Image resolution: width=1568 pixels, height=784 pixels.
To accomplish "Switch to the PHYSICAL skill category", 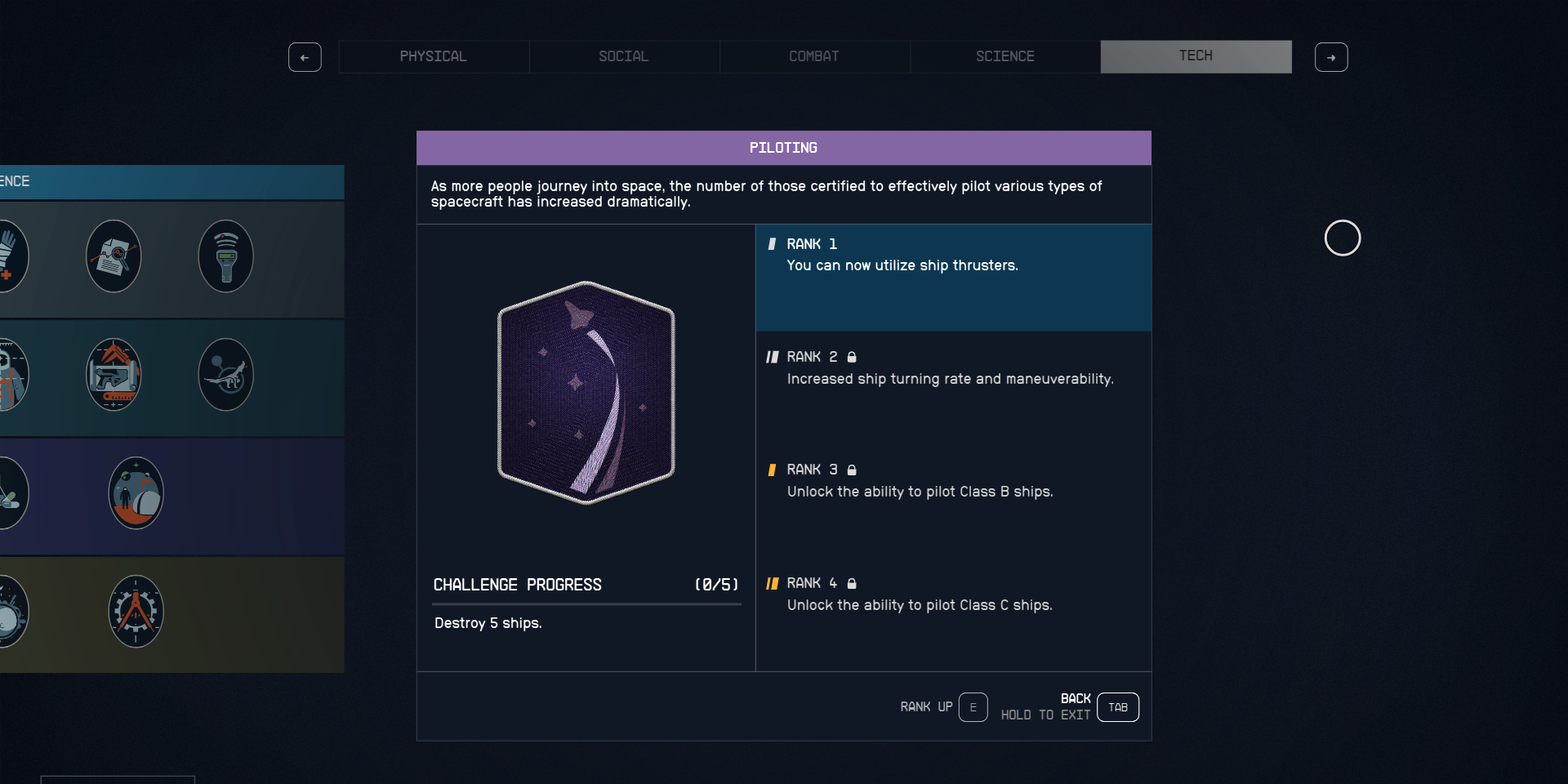I will click(434, 56).
